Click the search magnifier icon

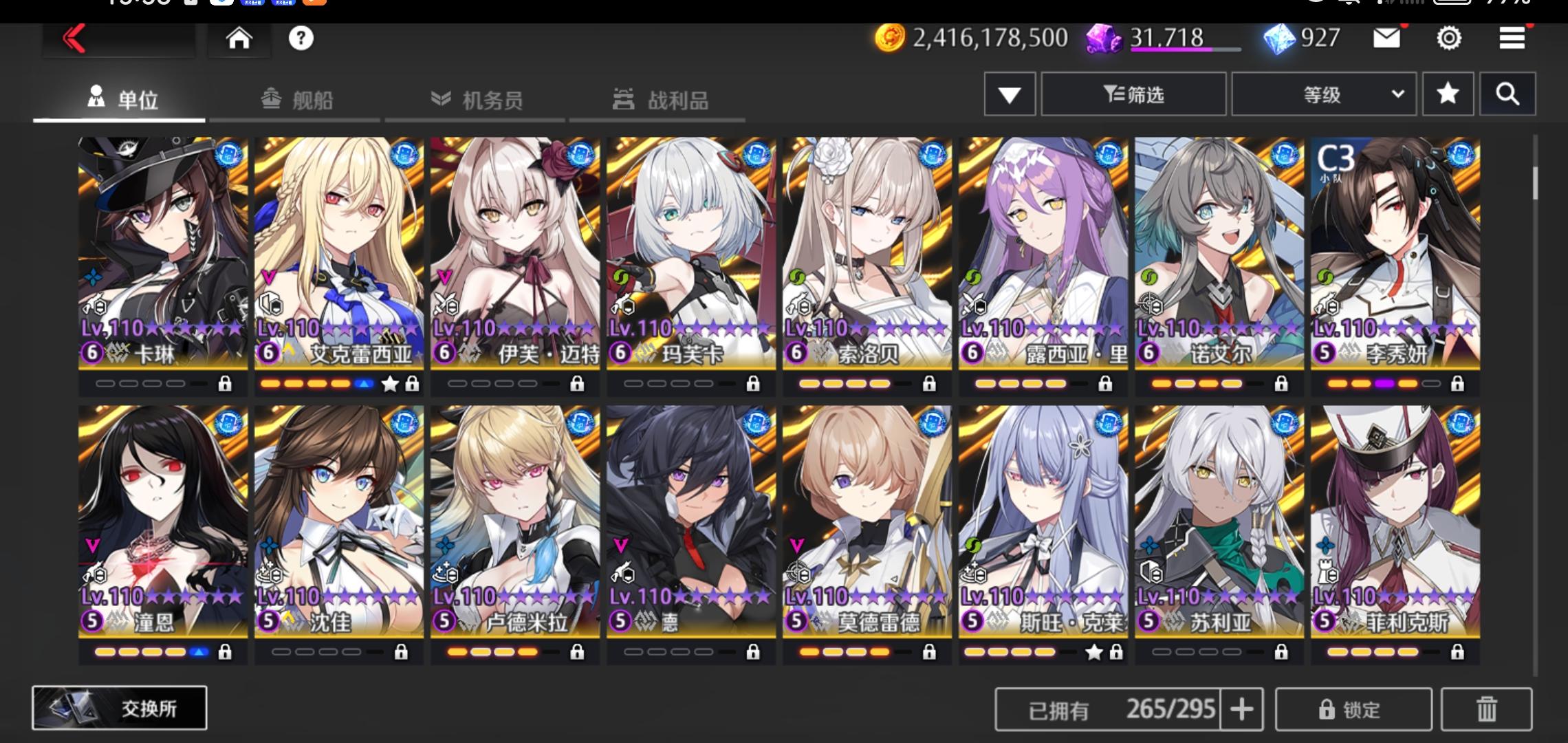pyautogui.click(x=1507, y=94)
